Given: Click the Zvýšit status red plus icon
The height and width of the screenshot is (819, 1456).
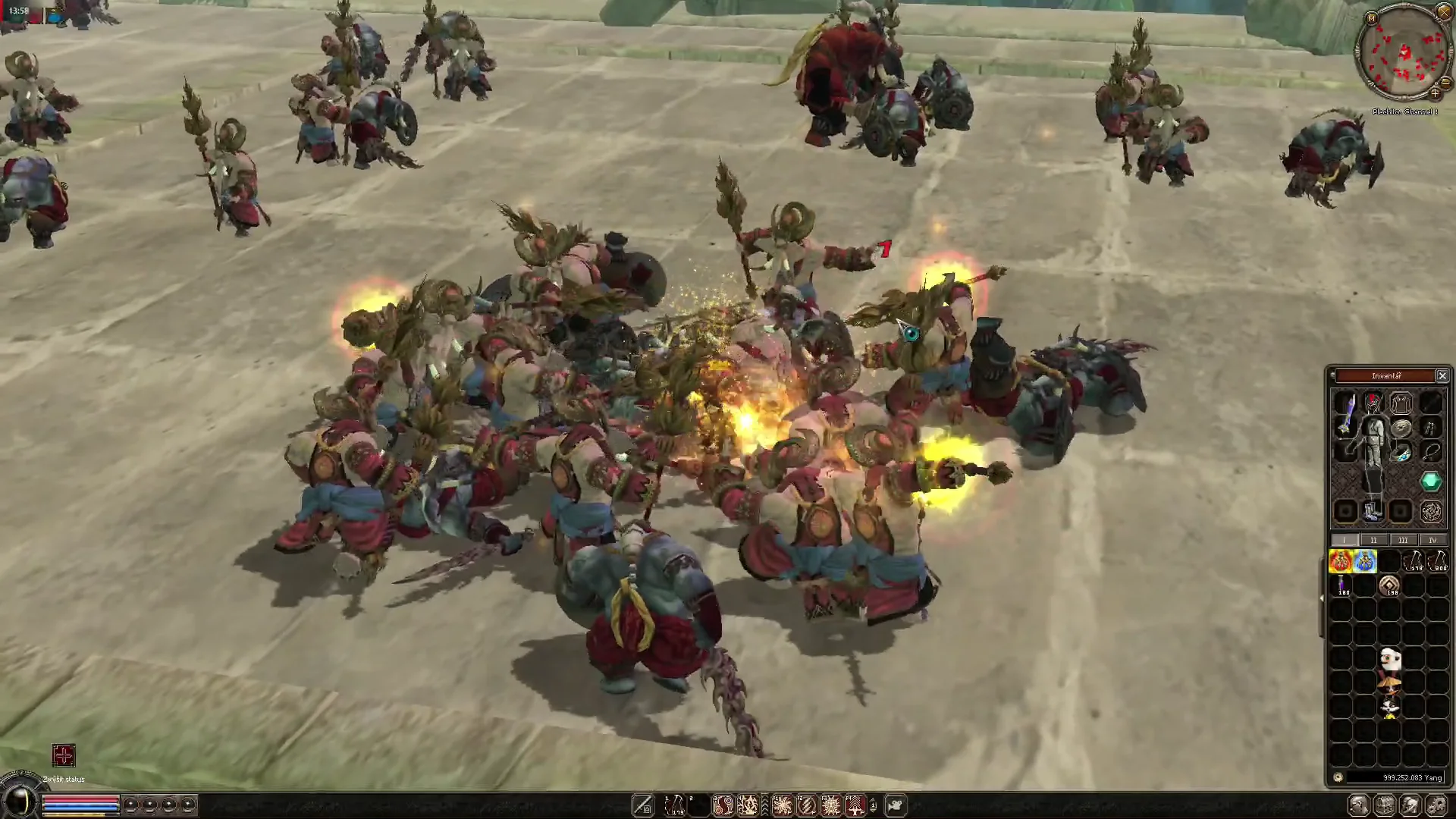Looking at the screenshot, I should [x=64, y=755].
